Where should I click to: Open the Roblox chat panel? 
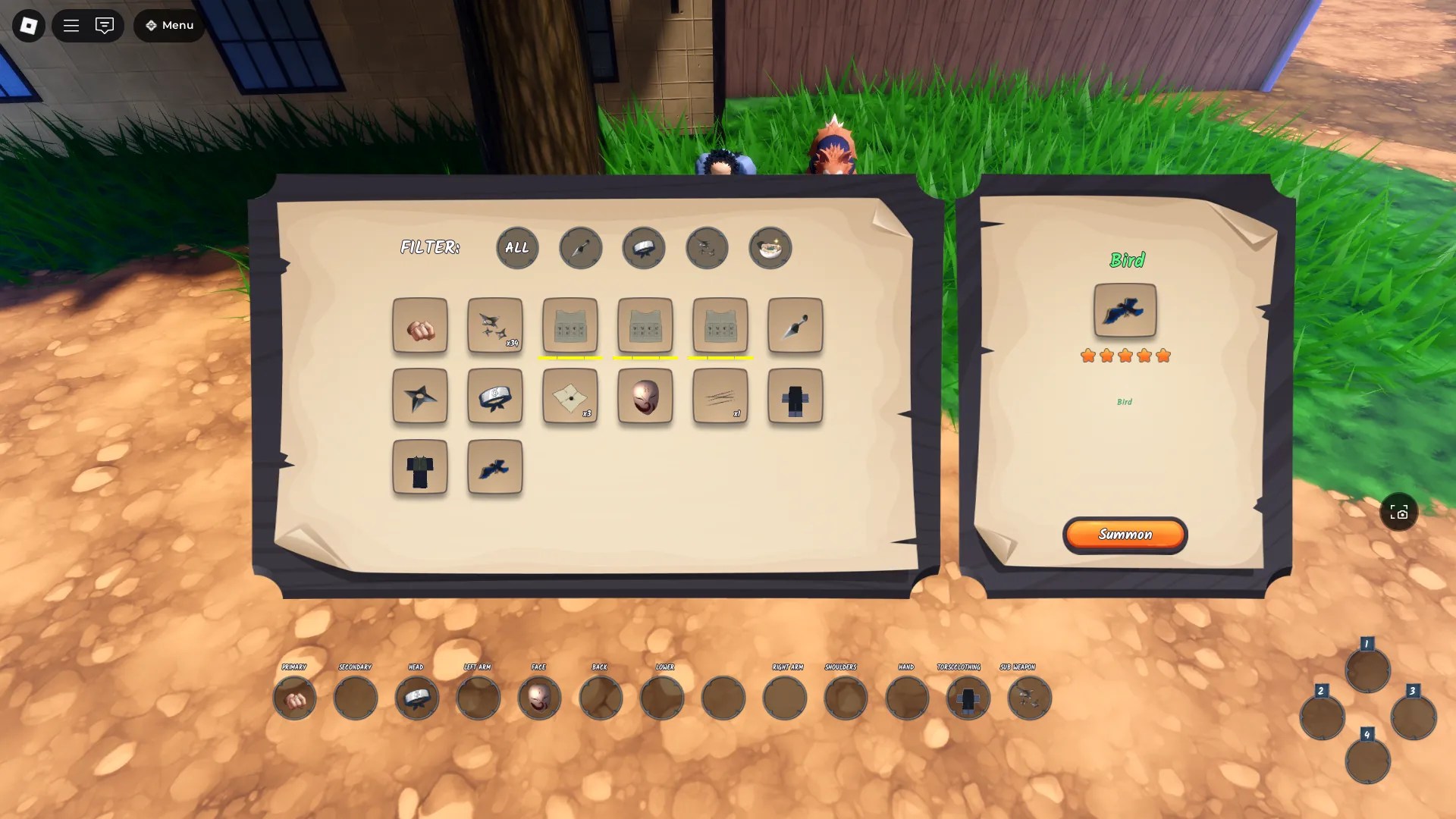pyautogui.click(x=105, y=25)
